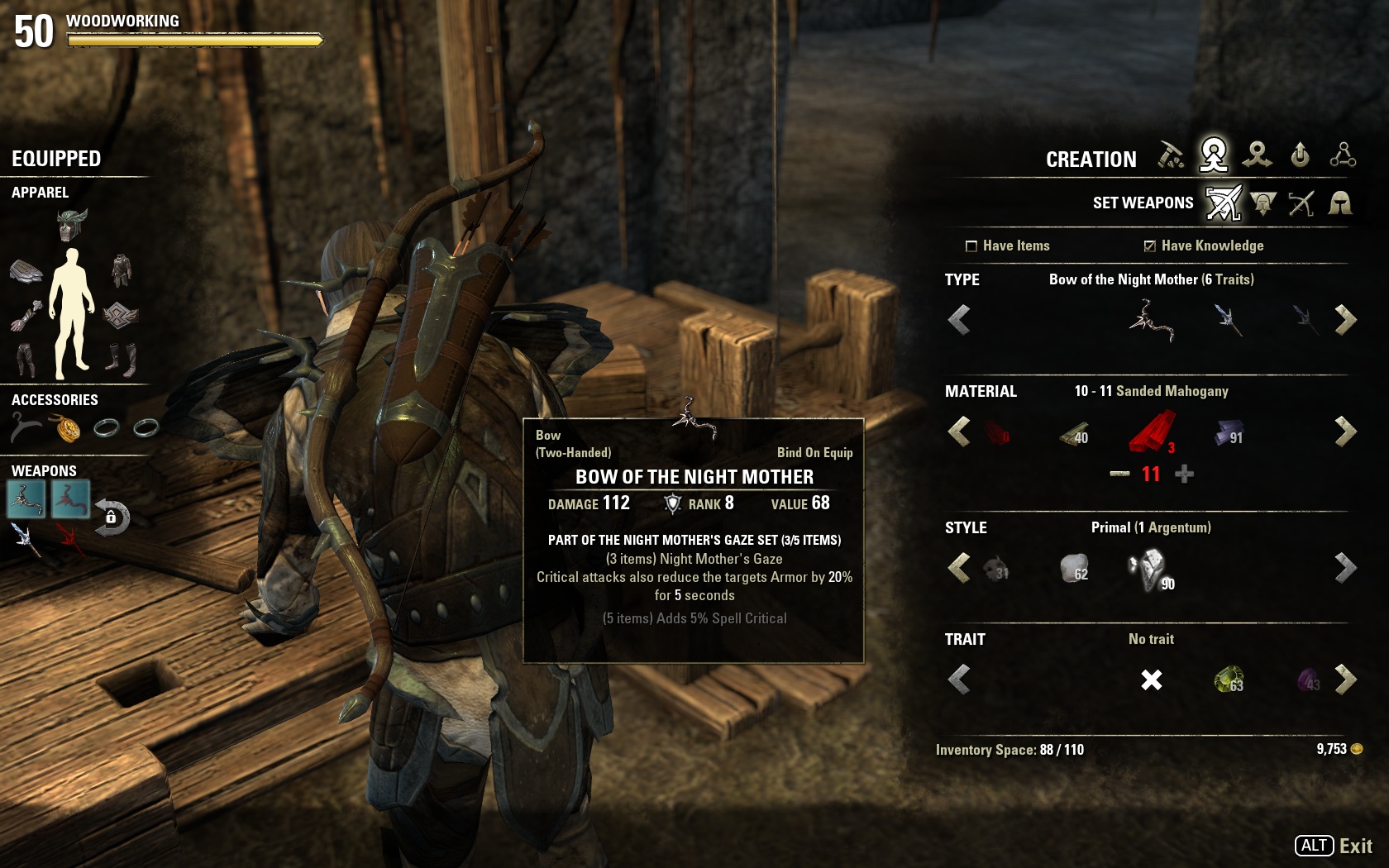Select the equipped amulet accessory slot

pyautogui.click(x=67, y=428)
